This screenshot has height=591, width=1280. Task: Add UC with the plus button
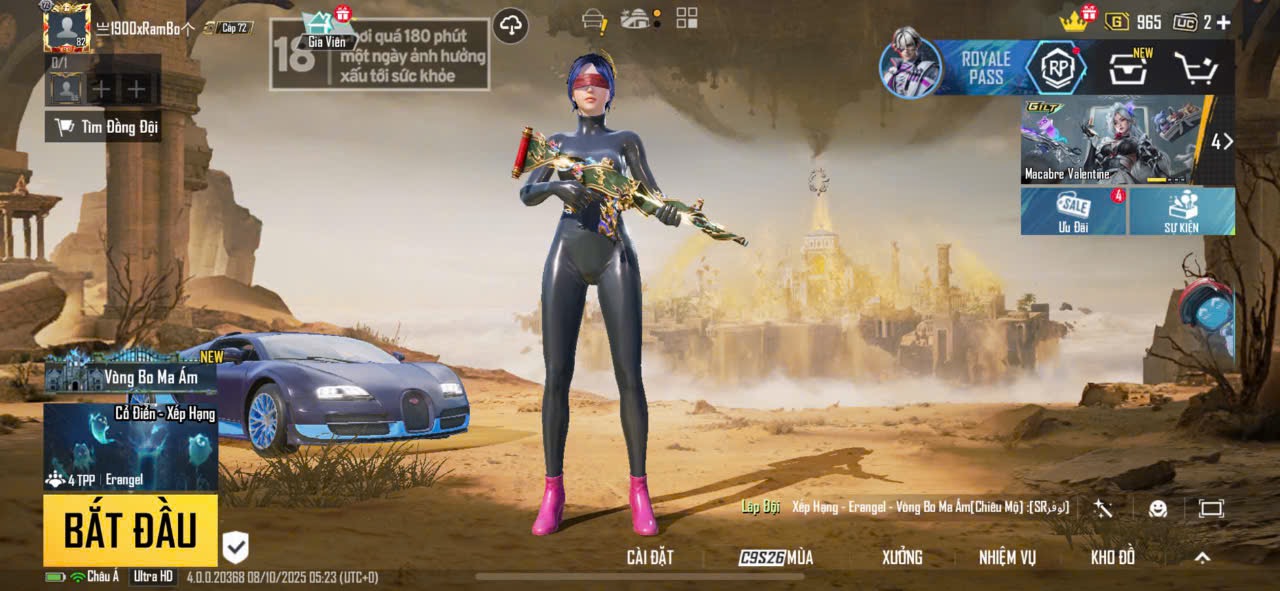click(1223, 22)
